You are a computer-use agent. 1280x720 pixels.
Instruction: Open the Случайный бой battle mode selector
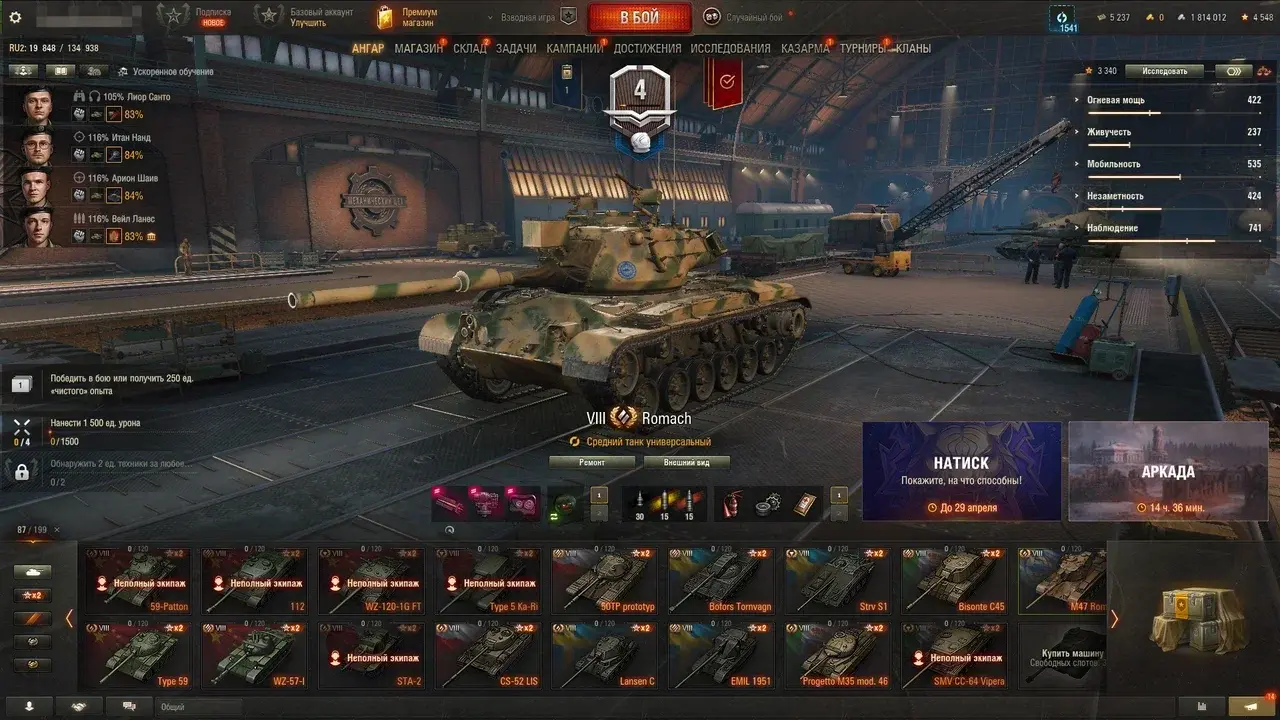tap(745, 17)
